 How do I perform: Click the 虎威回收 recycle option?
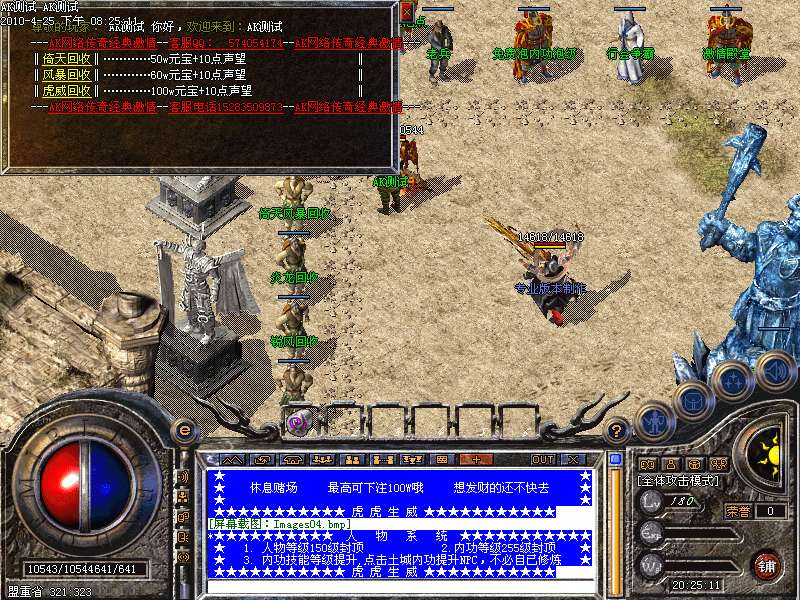point(67,90)
